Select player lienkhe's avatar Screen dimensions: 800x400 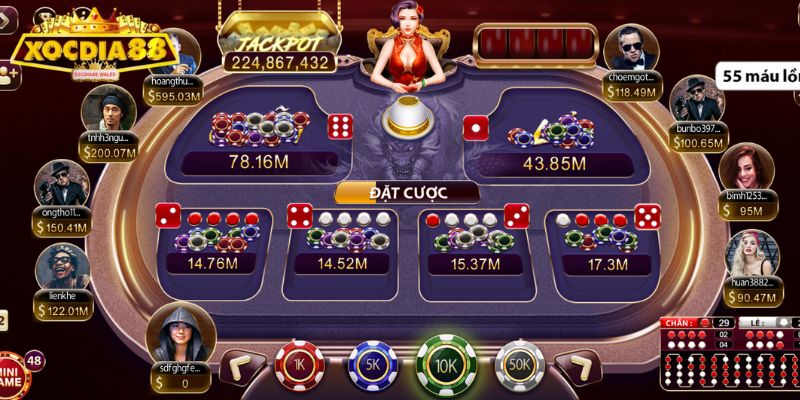(x=62, y=268)
